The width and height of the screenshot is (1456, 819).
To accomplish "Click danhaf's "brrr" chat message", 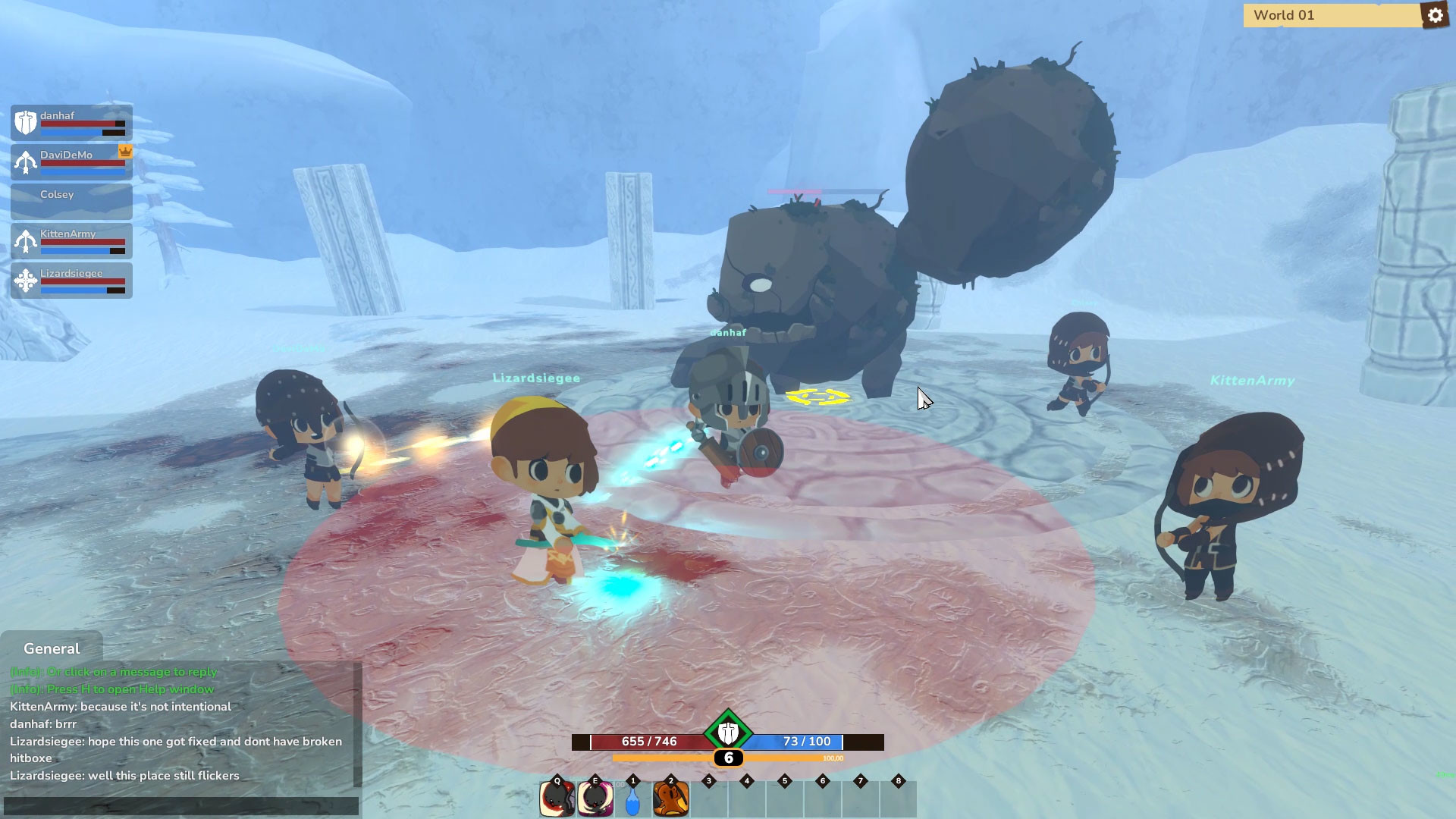I will [43, 724].
